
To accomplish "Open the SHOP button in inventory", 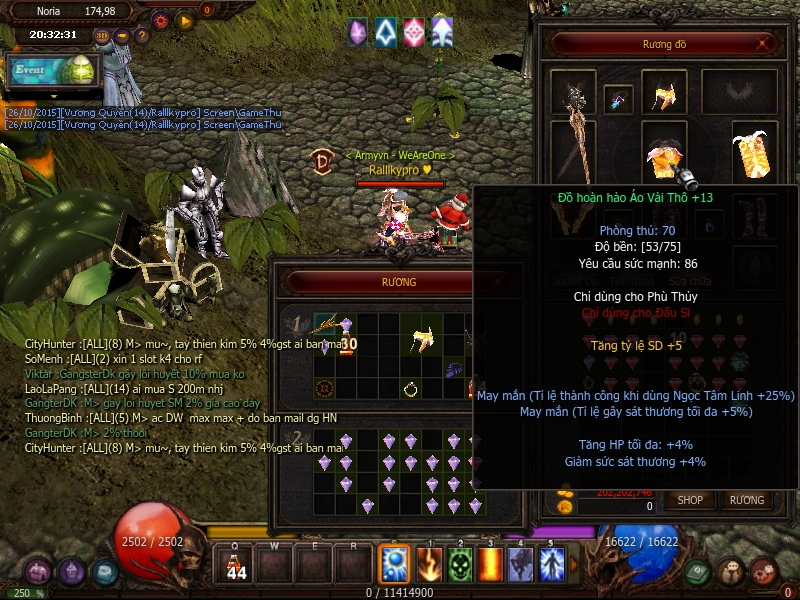I will [691, 499].
